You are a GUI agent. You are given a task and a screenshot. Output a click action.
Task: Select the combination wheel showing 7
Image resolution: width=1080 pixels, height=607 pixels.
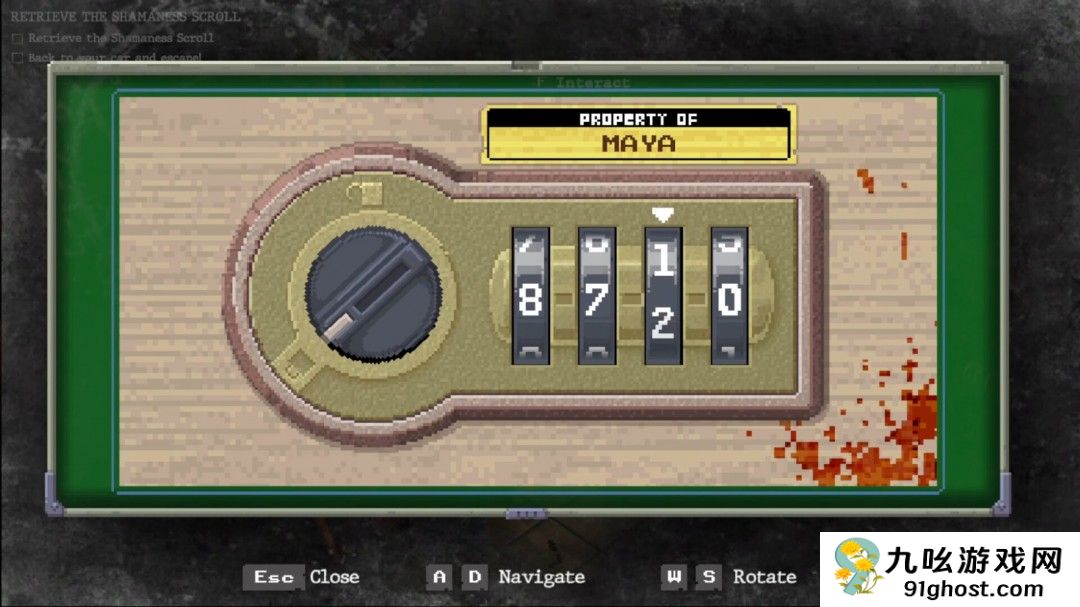point(596,296)
